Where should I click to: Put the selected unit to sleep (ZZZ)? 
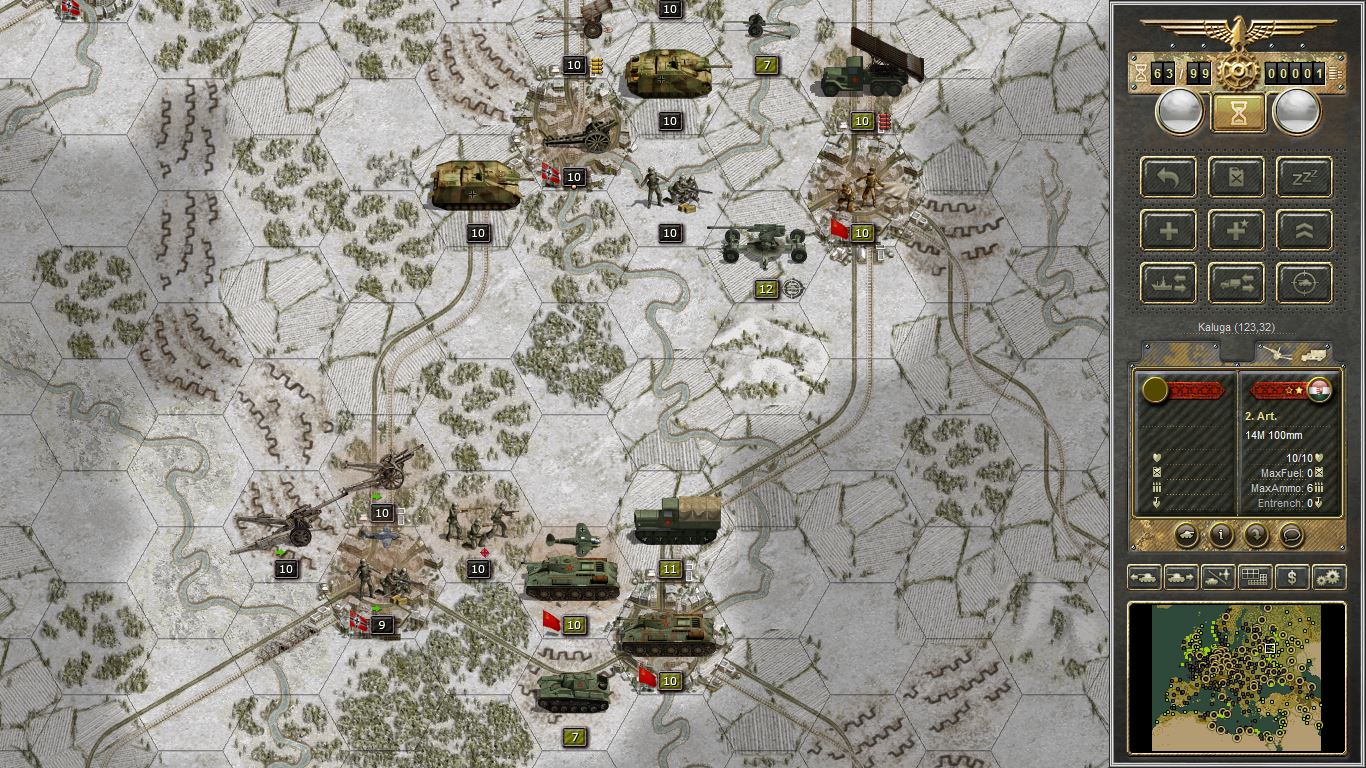(1303, 177)
